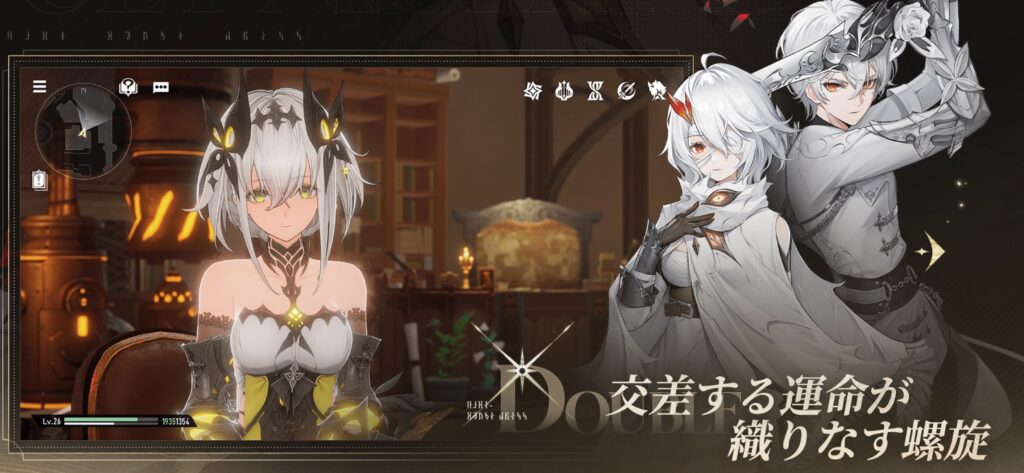1024x473 pixels.
Task: Activate the crescent moon sword icon
Action: [x=626, y=91]
